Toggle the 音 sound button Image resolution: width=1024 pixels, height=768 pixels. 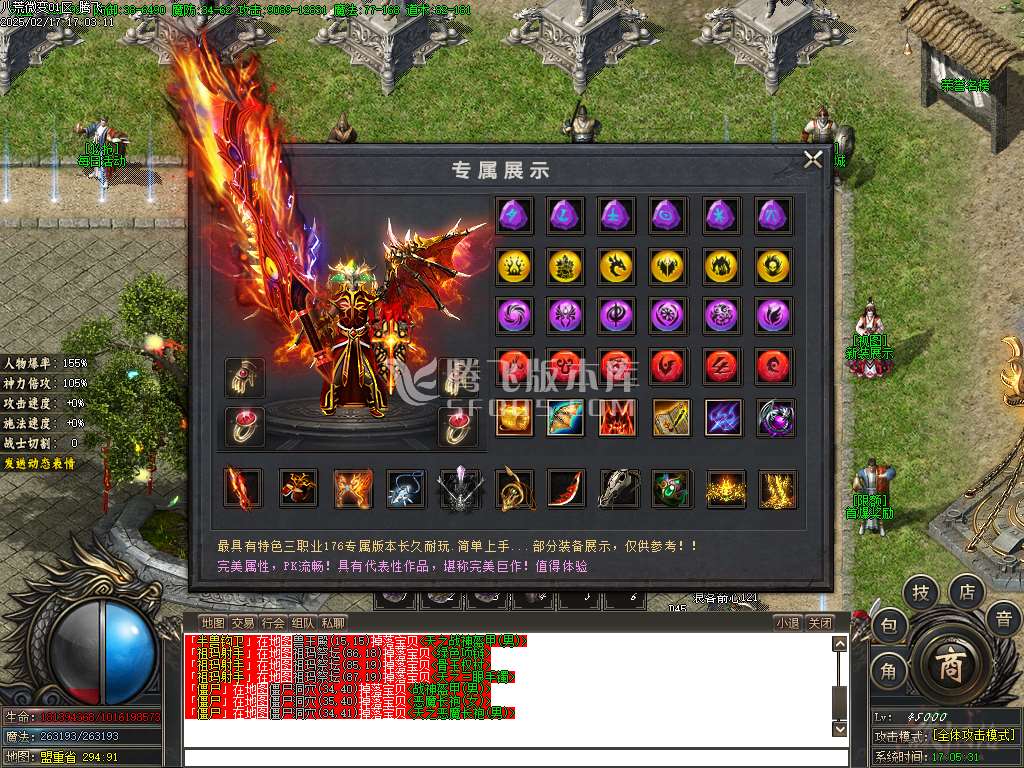1003,620
